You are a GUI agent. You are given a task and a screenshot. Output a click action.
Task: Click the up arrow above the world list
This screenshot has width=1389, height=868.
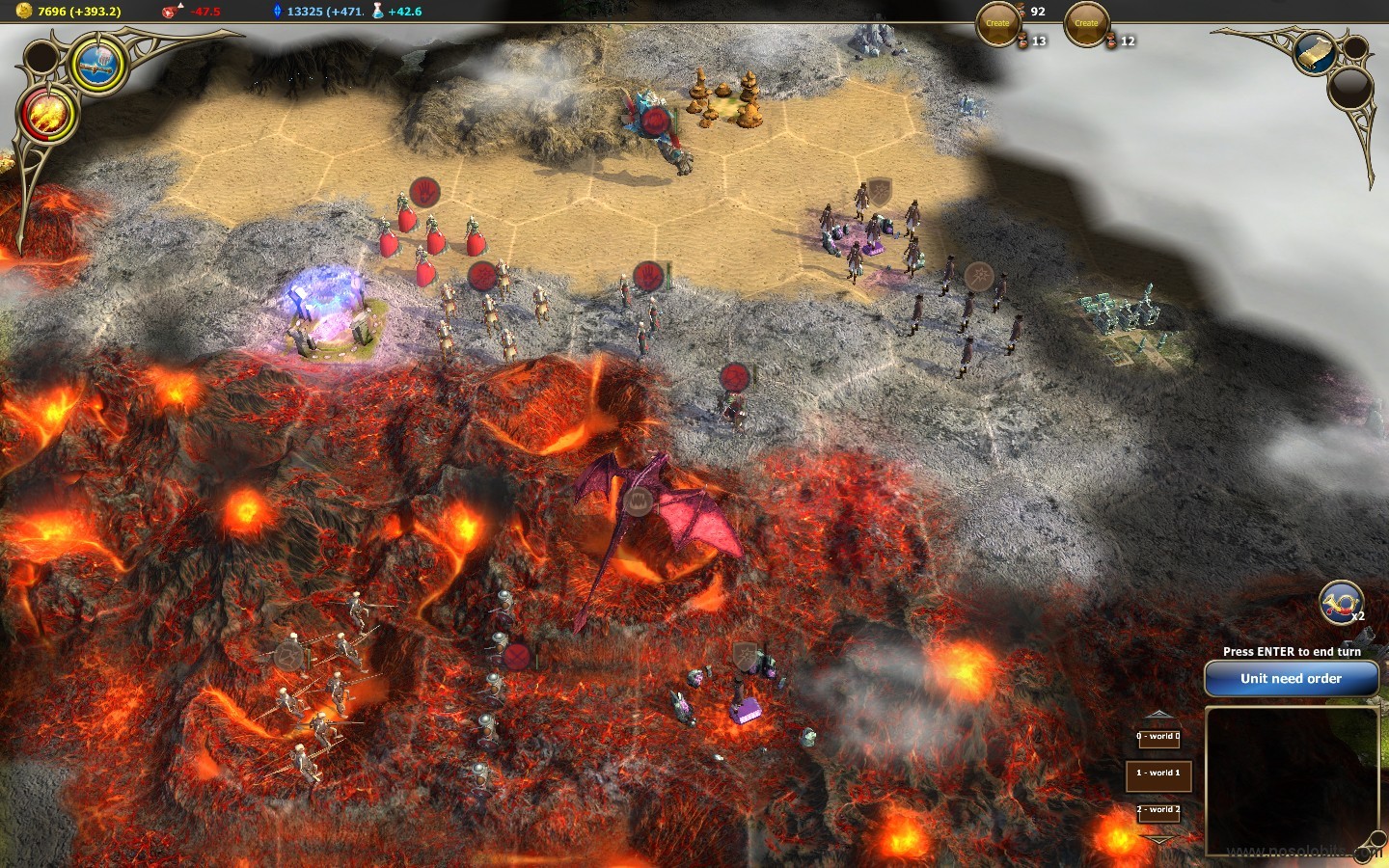click(1158, 715)
